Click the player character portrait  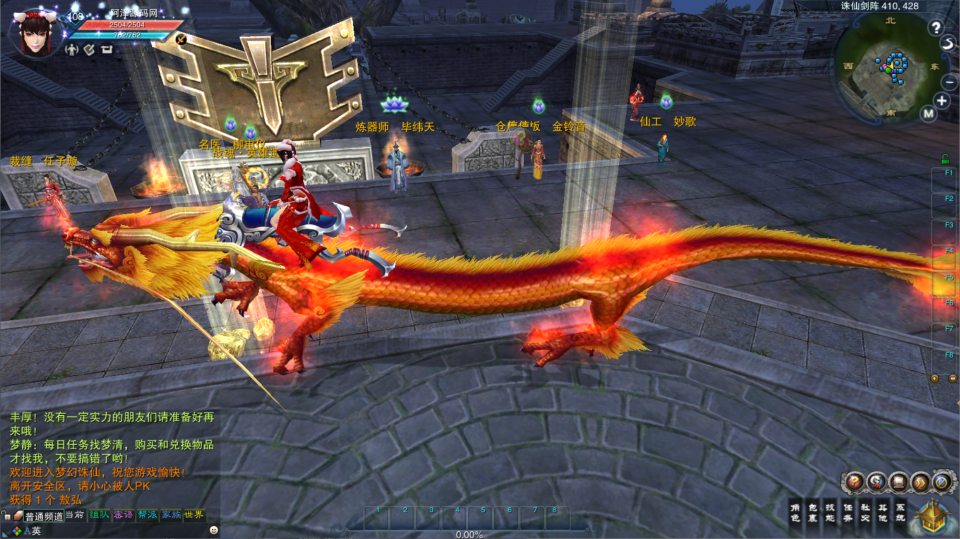tap(34, 32)
